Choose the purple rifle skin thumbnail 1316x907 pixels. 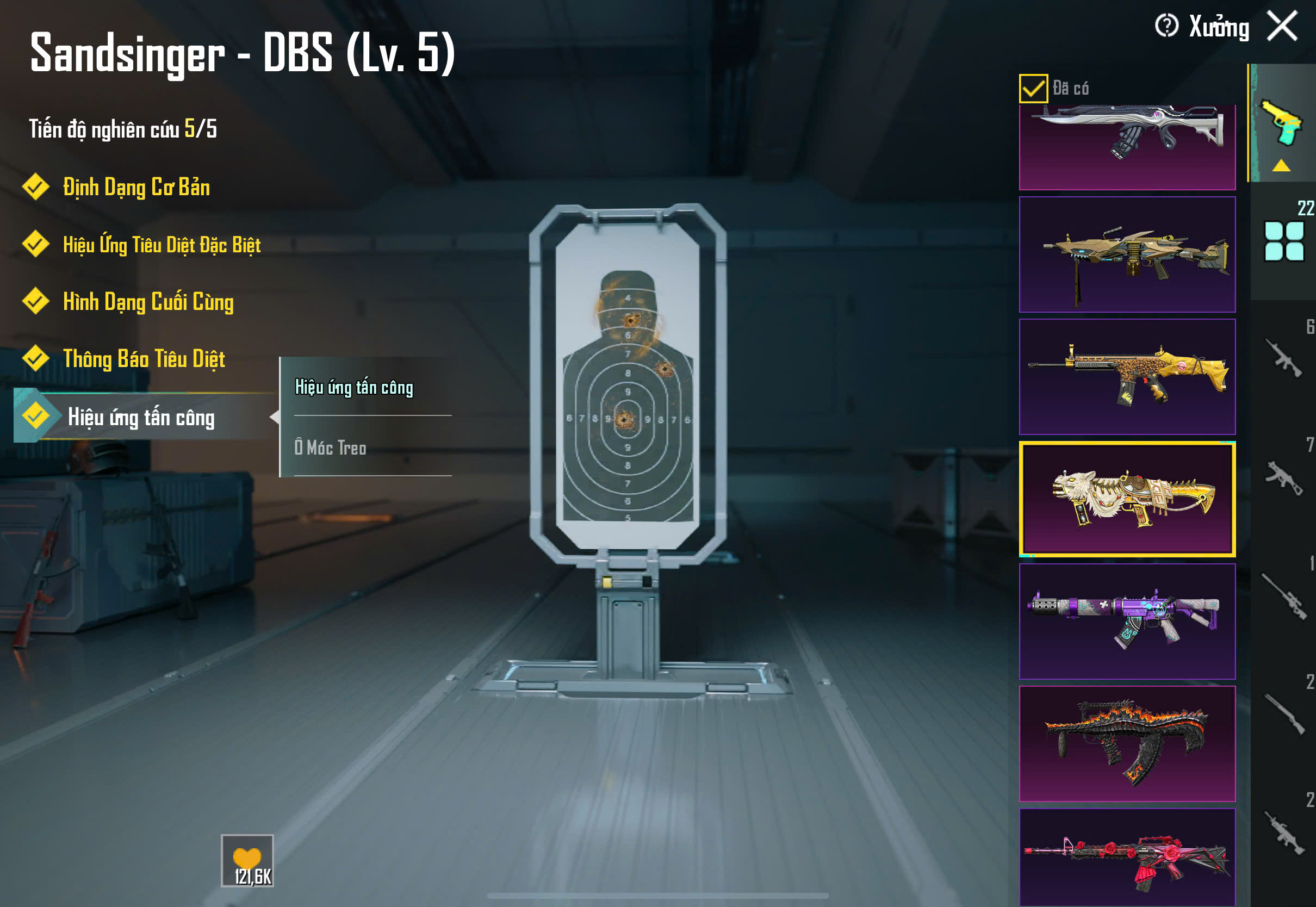1127,621
